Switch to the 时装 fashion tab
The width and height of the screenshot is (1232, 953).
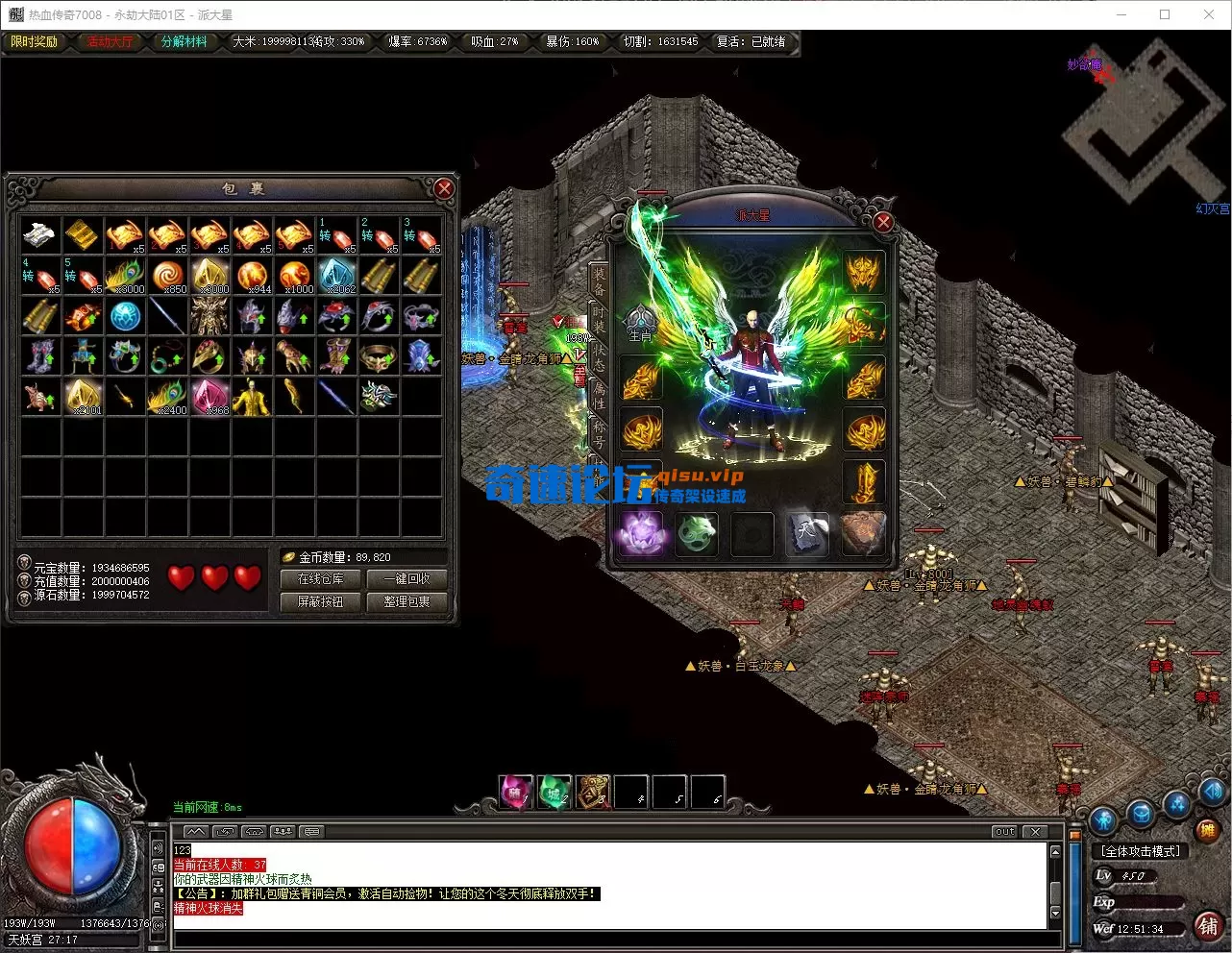(x=599, y=320)
